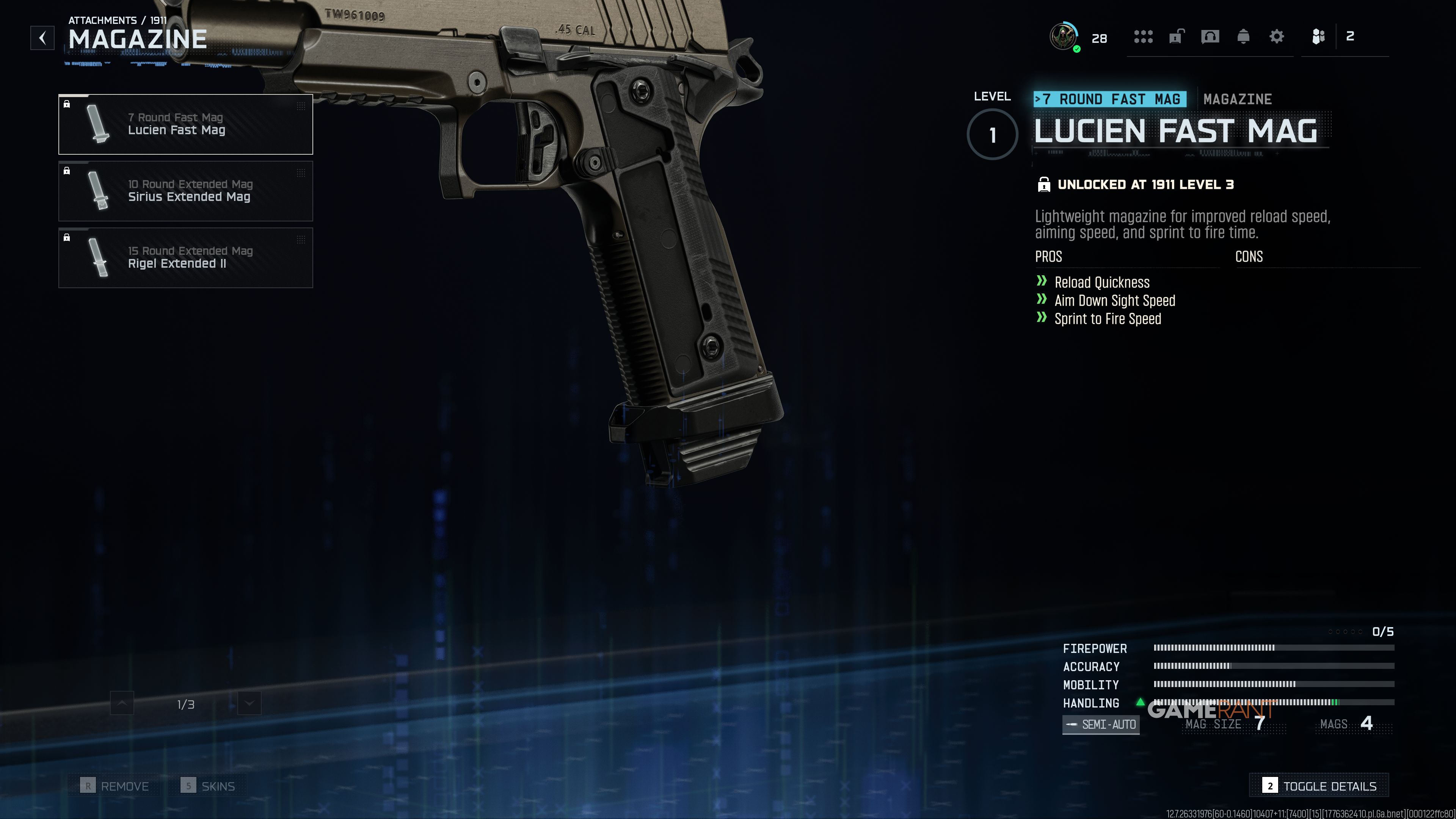Go to the previous attachment with the up arrow
Screen dimensions: 1456x819
pyautogui.click(x=122, y=704)
